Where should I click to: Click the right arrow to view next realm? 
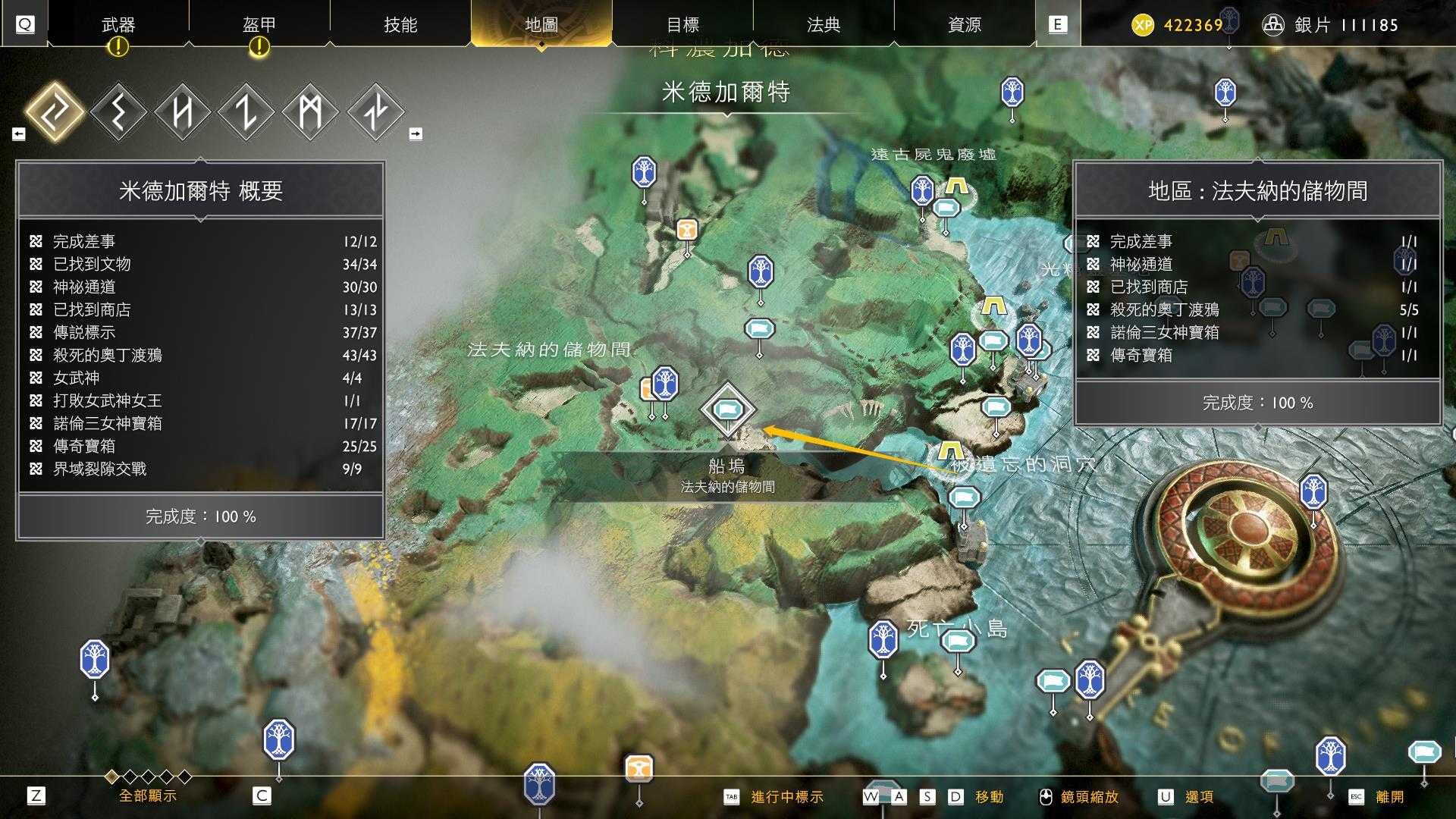coord(414,133)
